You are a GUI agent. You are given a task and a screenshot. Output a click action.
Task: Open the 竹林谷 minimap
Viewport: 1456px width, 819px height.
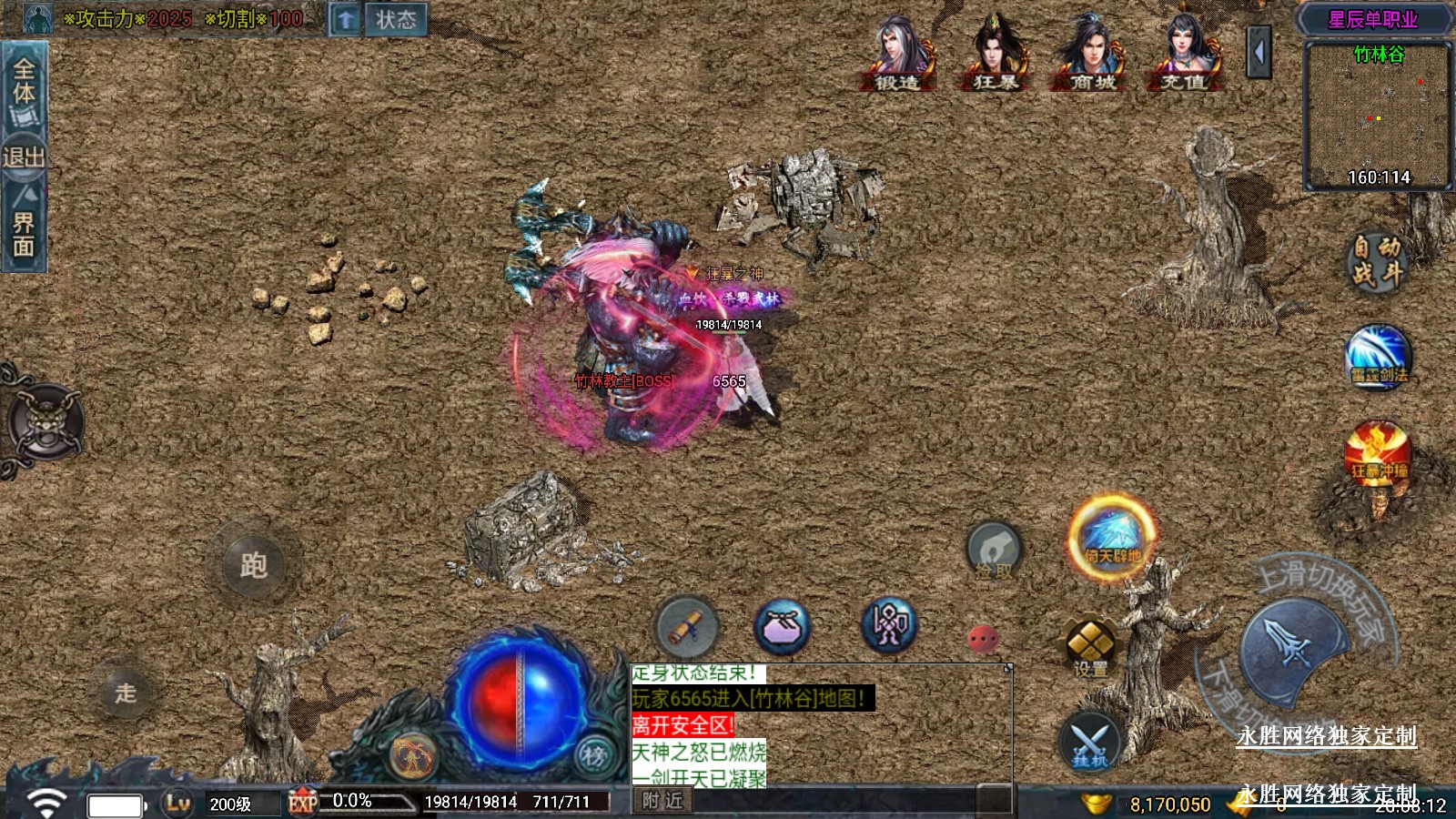click(x=1378, y=116)
